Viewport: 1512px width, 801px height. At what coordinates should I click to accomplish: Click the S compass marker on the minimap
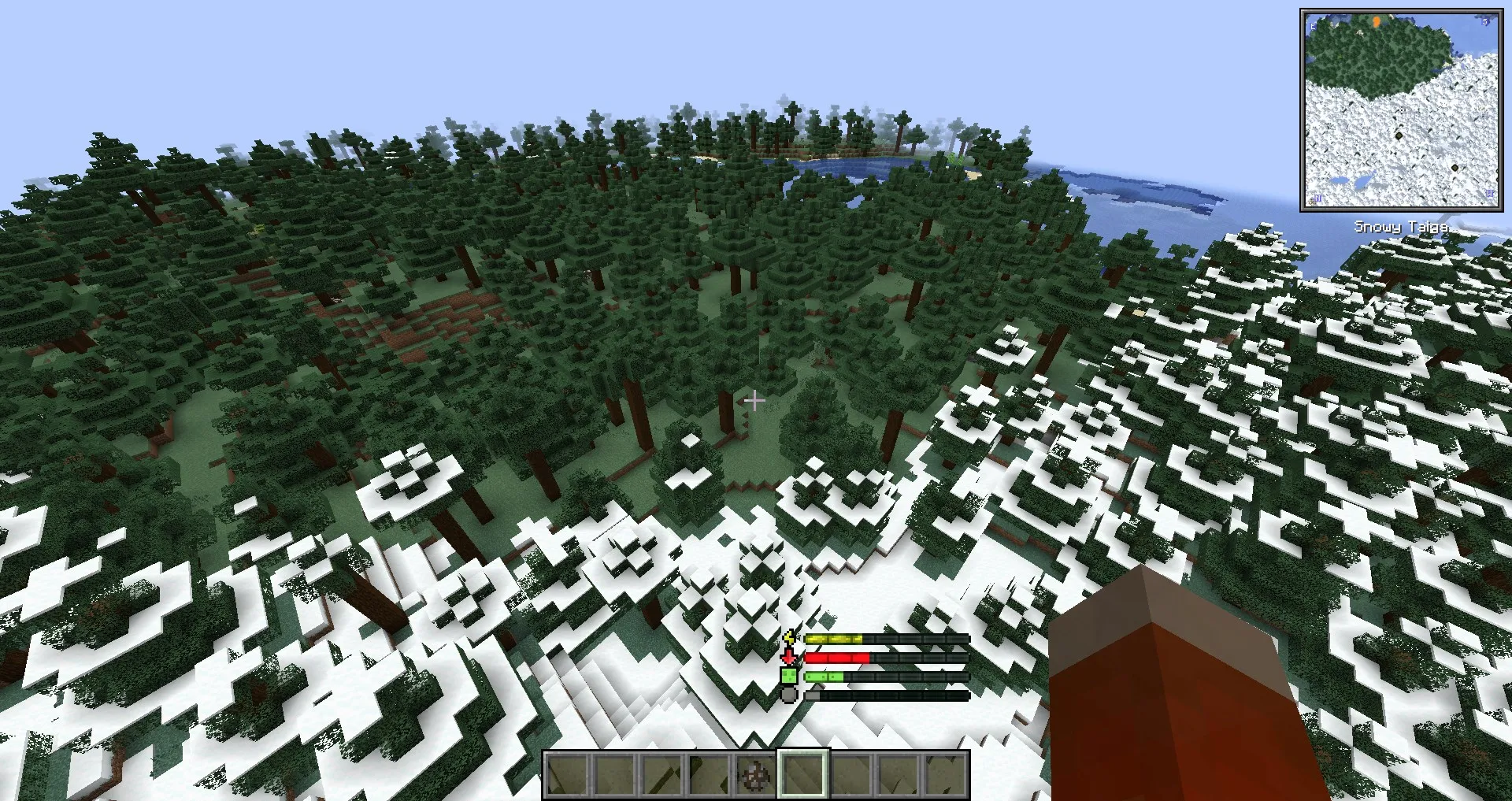tap(1484, 22)
